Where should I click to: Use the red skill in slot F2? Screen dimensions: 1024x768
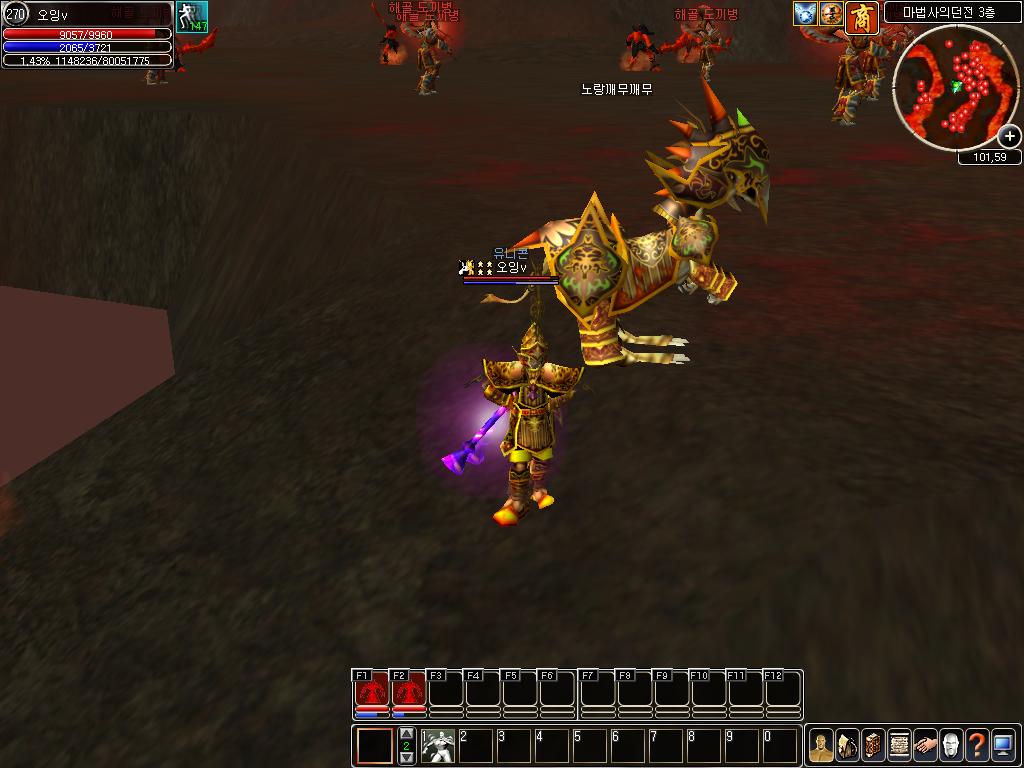pos(408,692)
